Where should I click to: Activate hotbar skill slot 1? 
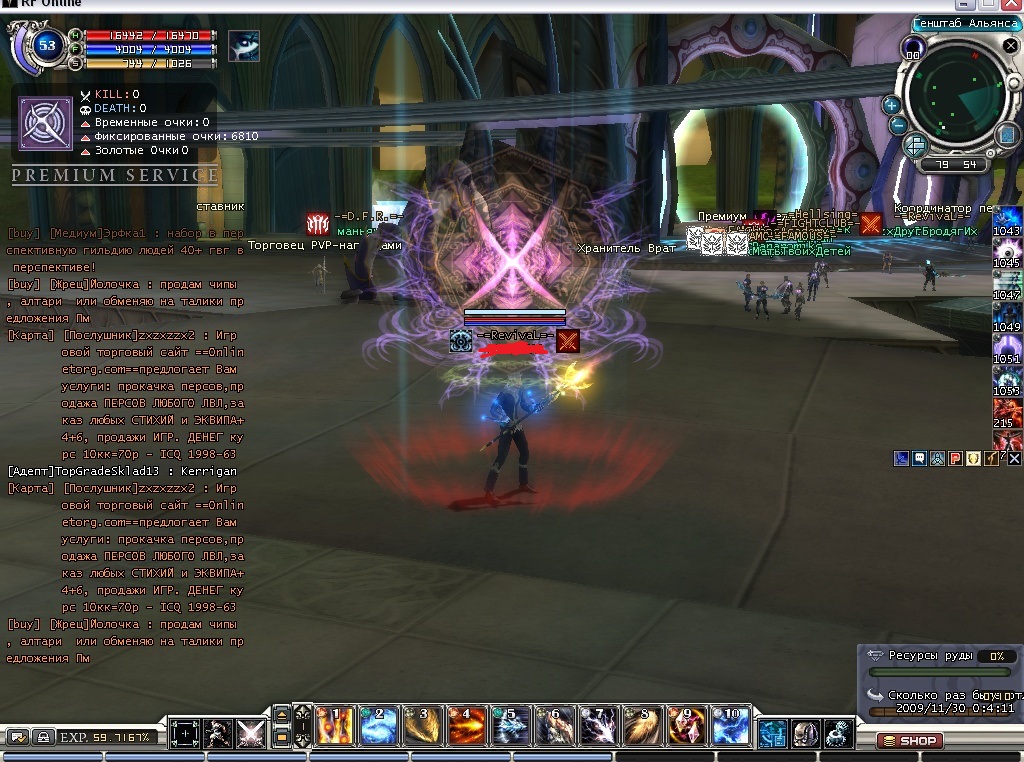click(335, 726)
